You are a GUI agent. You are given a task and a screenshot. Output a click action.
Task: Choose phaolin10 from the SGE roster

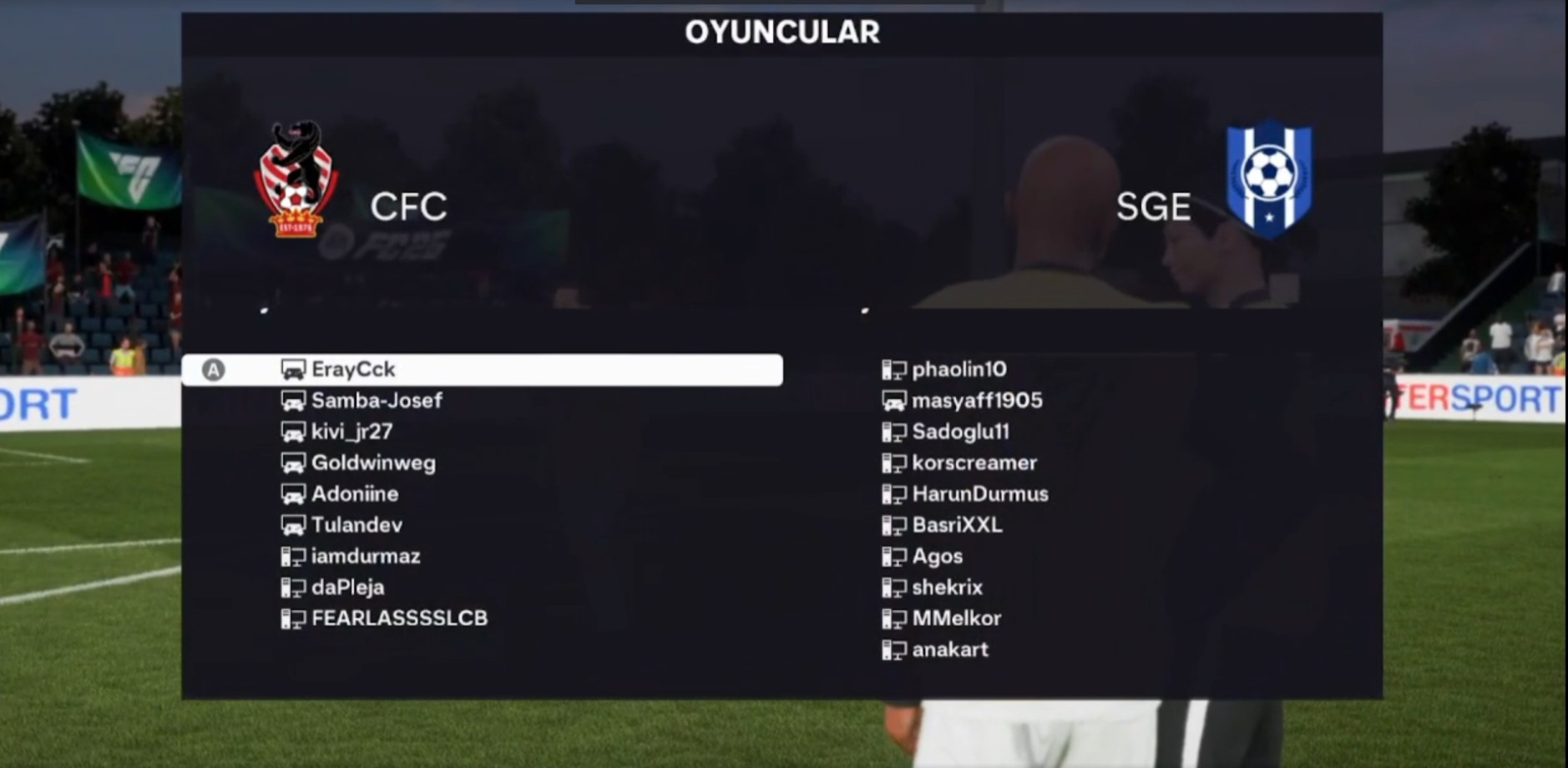(959, 370)
